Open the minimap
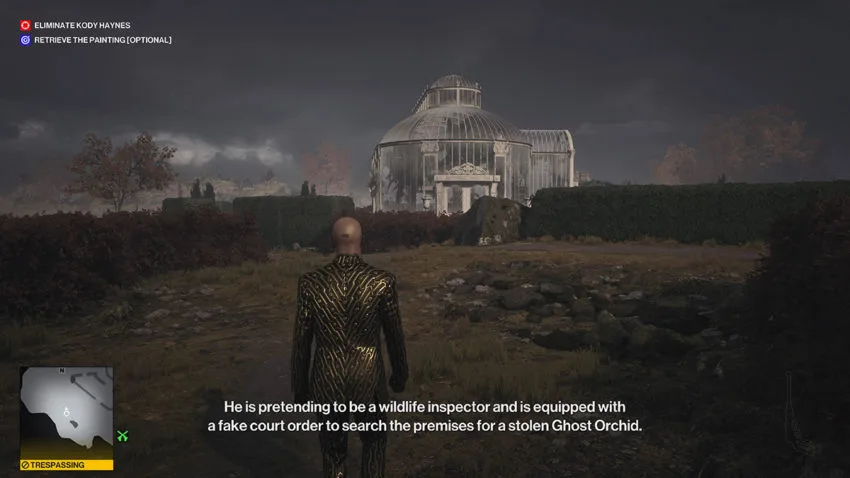Image resolution: width=850 pixels, height=478 pixels. 66,412
